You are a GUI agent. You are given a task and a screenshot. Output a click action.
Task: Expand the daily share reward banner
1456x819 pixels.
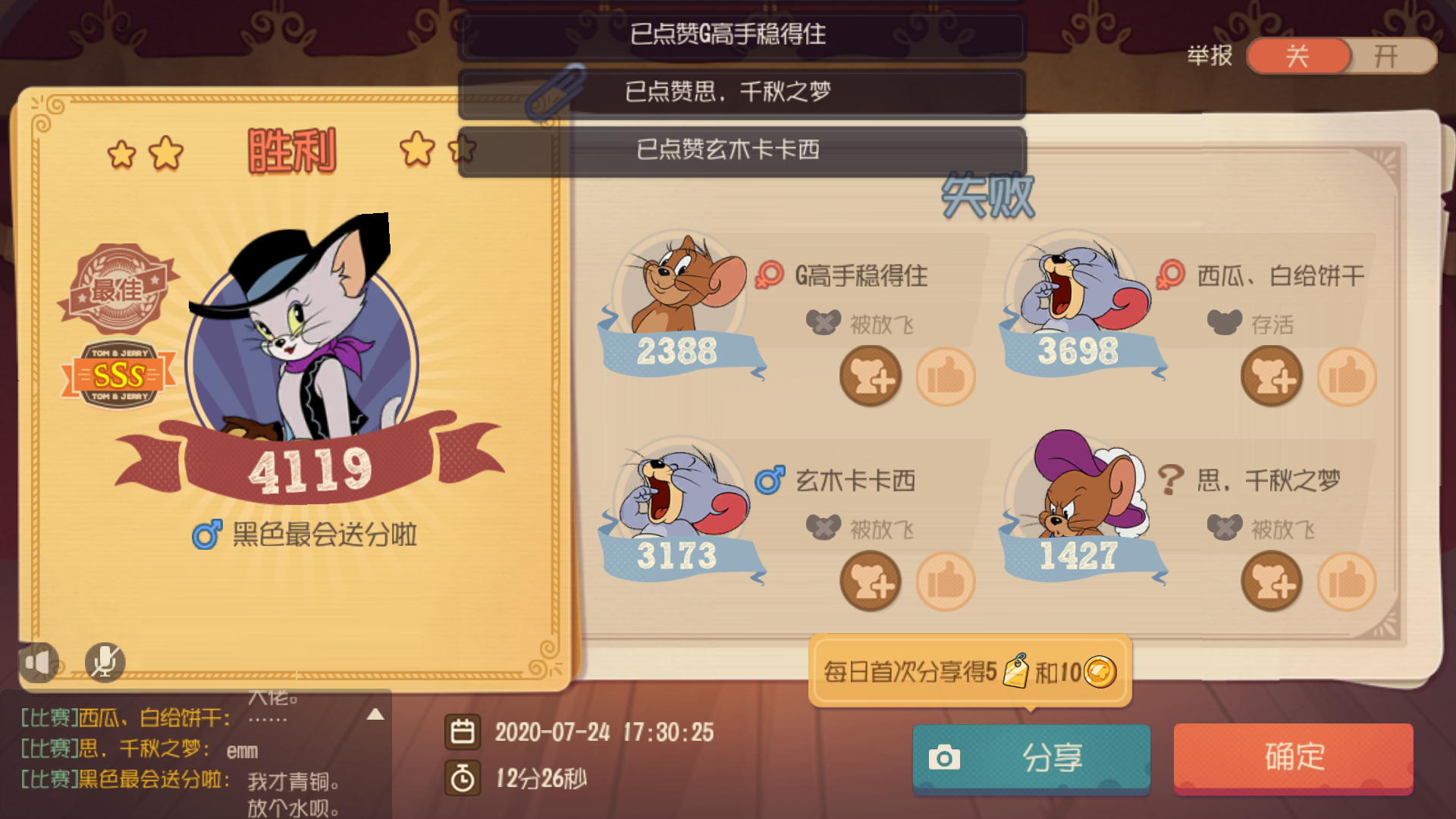pos(968,670)
